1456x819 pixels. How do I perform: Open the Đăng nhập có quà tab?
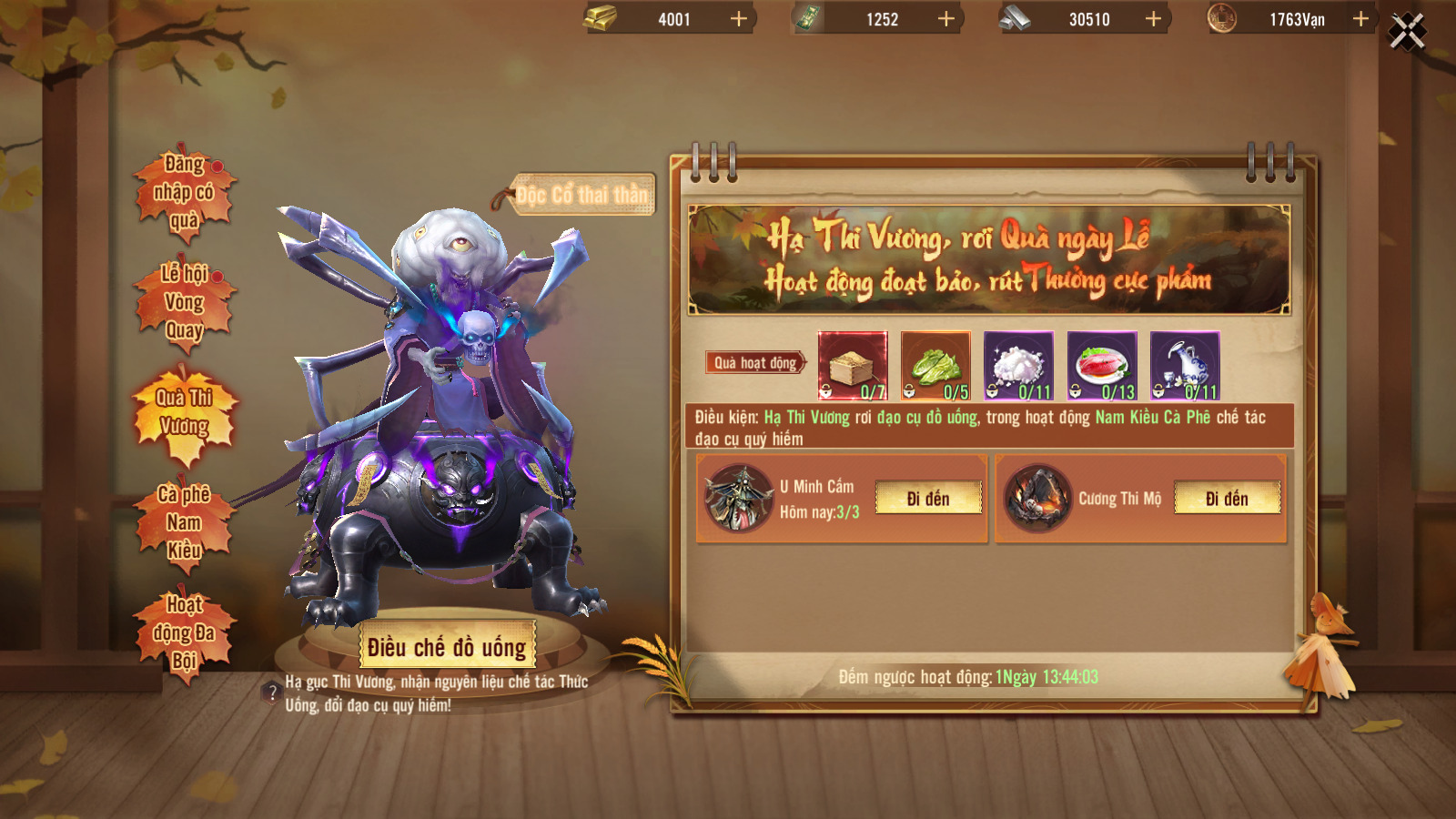pos(185,192)
